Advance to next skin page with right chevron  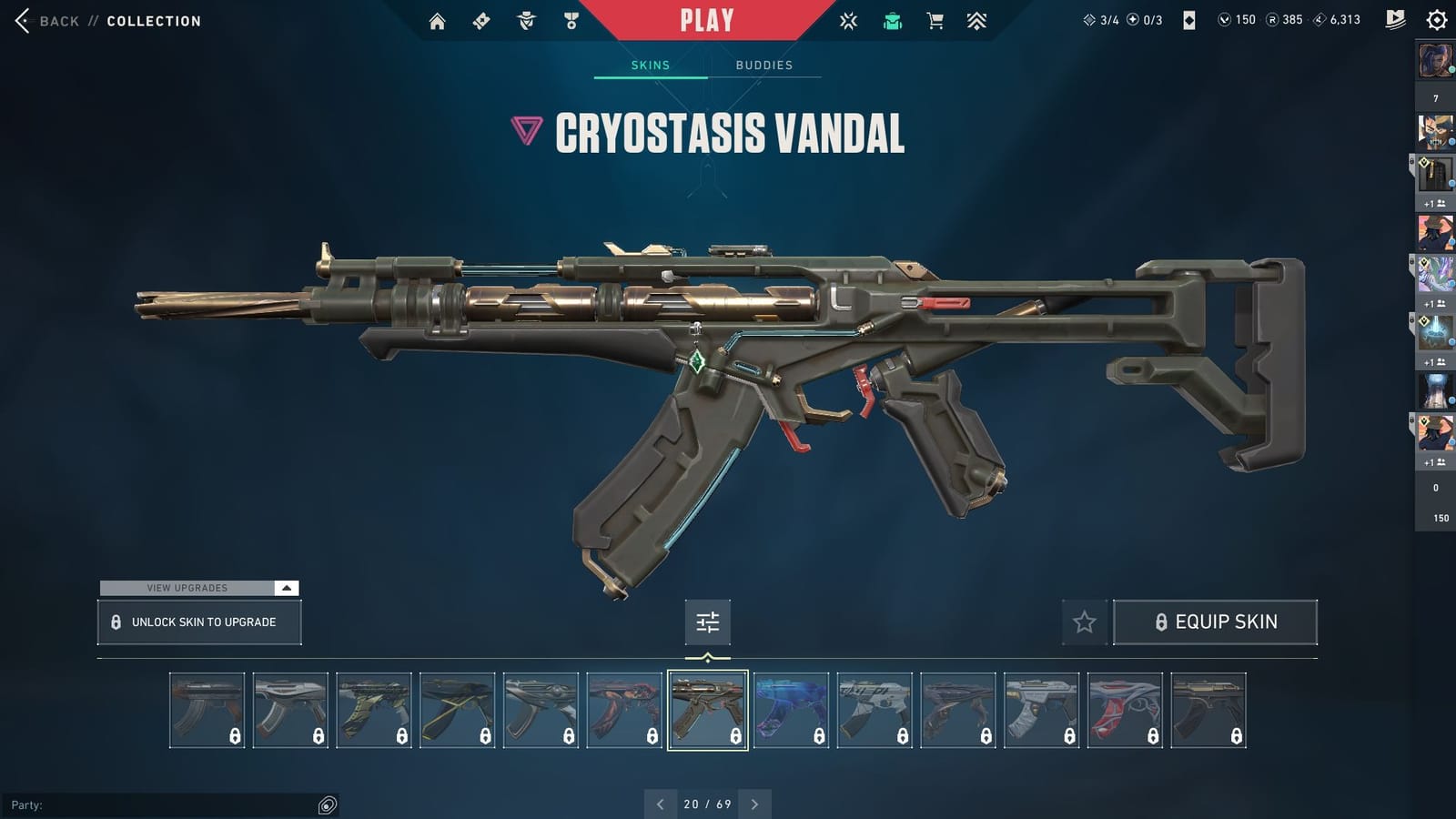pyautogui.click(x=754, y=804)
